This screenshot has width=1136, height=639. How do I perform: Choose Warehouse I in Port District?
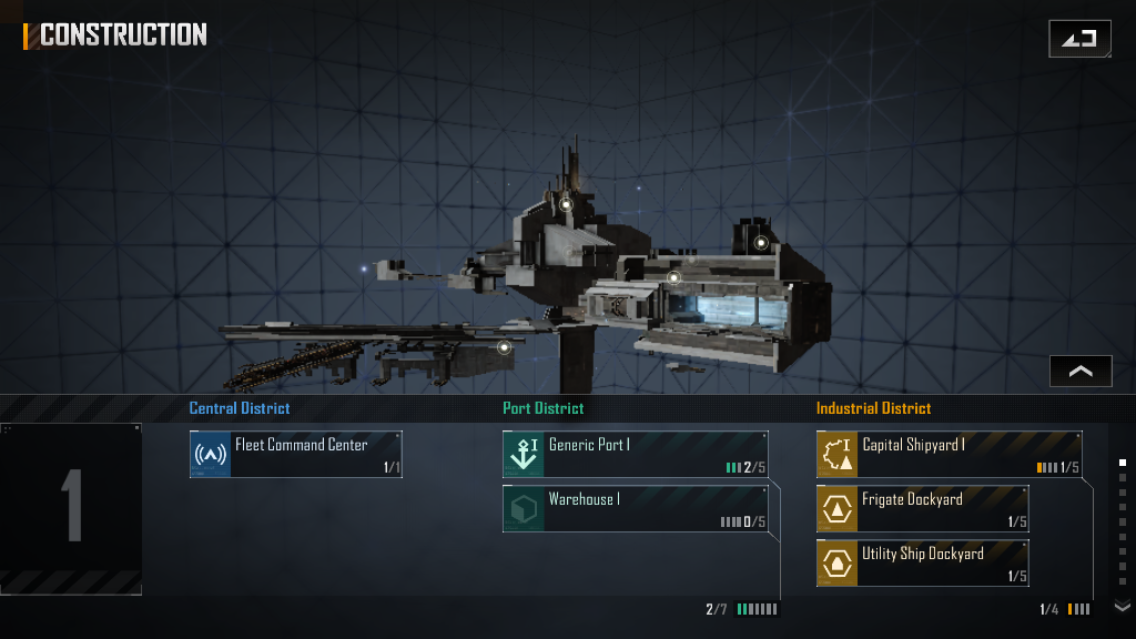click(635, 508)
